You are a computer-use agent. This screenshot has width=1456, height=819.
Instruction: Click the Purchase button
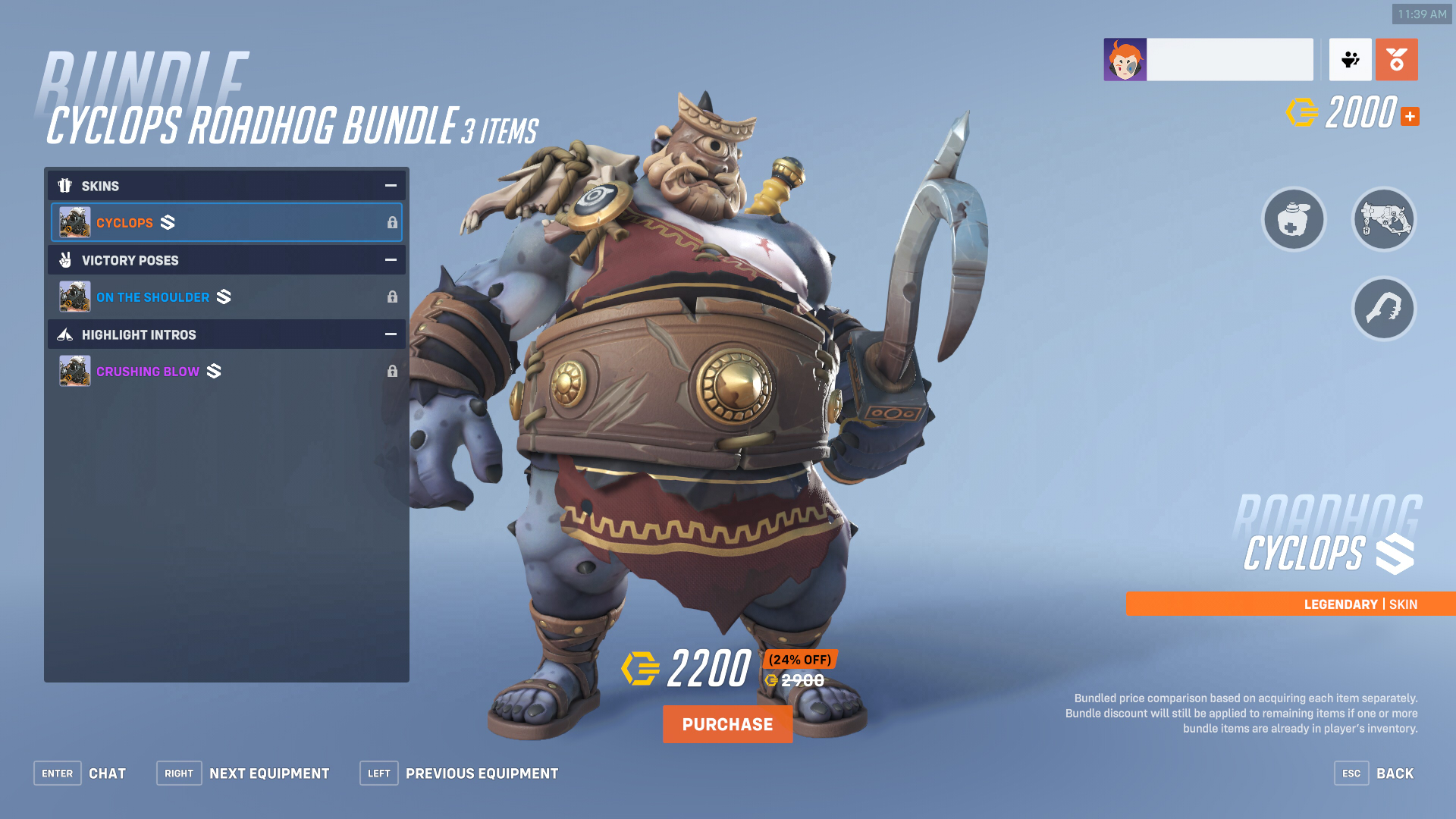[727, 723]
